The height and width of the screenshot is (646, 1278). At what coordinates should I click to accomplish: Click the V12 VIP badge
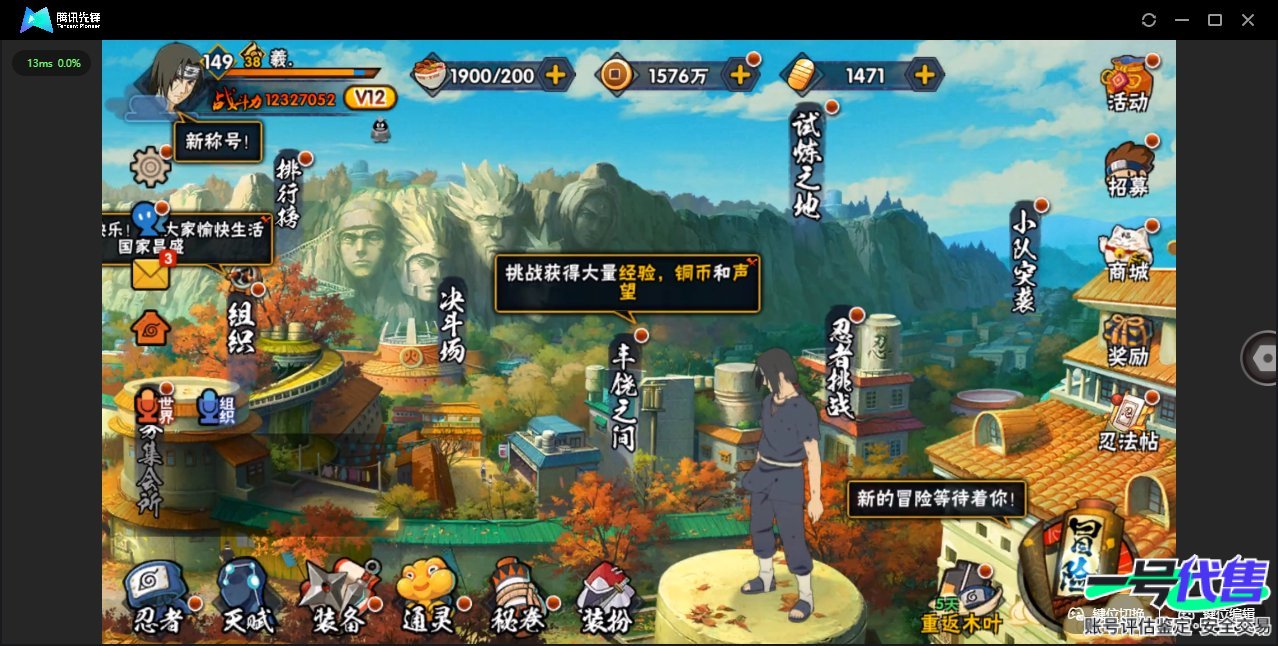click(x=369, y=98)
